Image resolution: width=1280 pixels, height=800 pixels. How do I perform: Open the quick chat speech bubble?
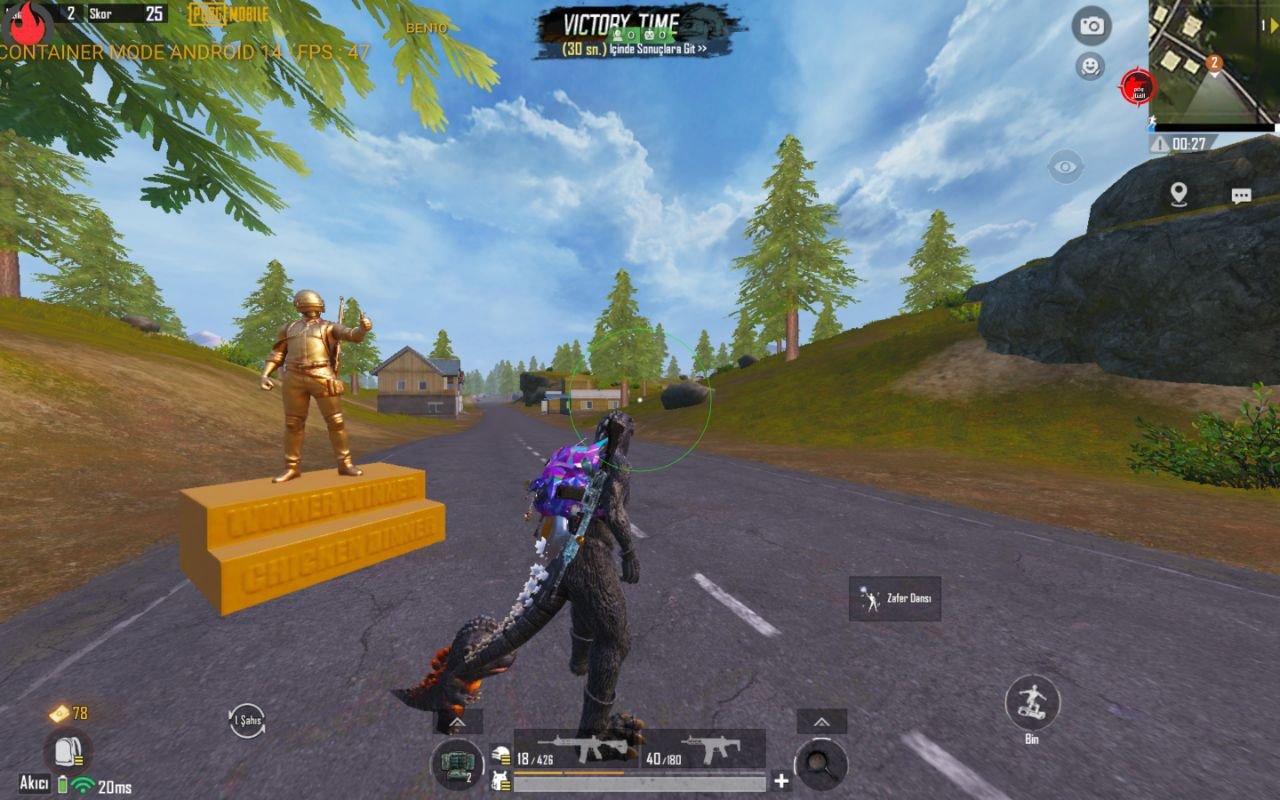point(1241,196)
